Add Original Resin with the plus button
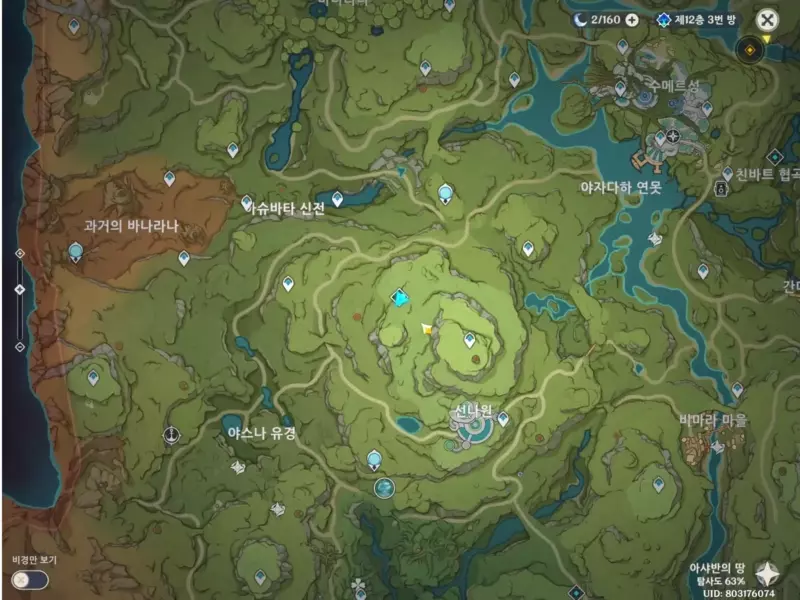 pos(632,19)
